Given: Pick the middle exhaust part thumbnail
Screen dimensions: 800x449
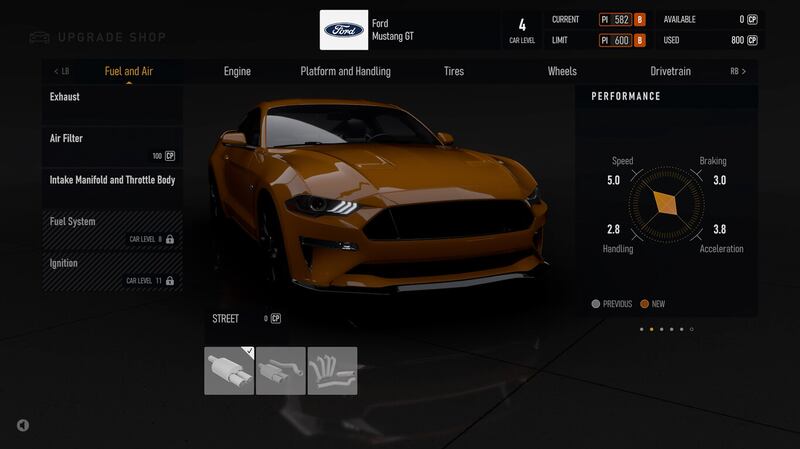Looking at the screenshot, I should coord(281,371).
